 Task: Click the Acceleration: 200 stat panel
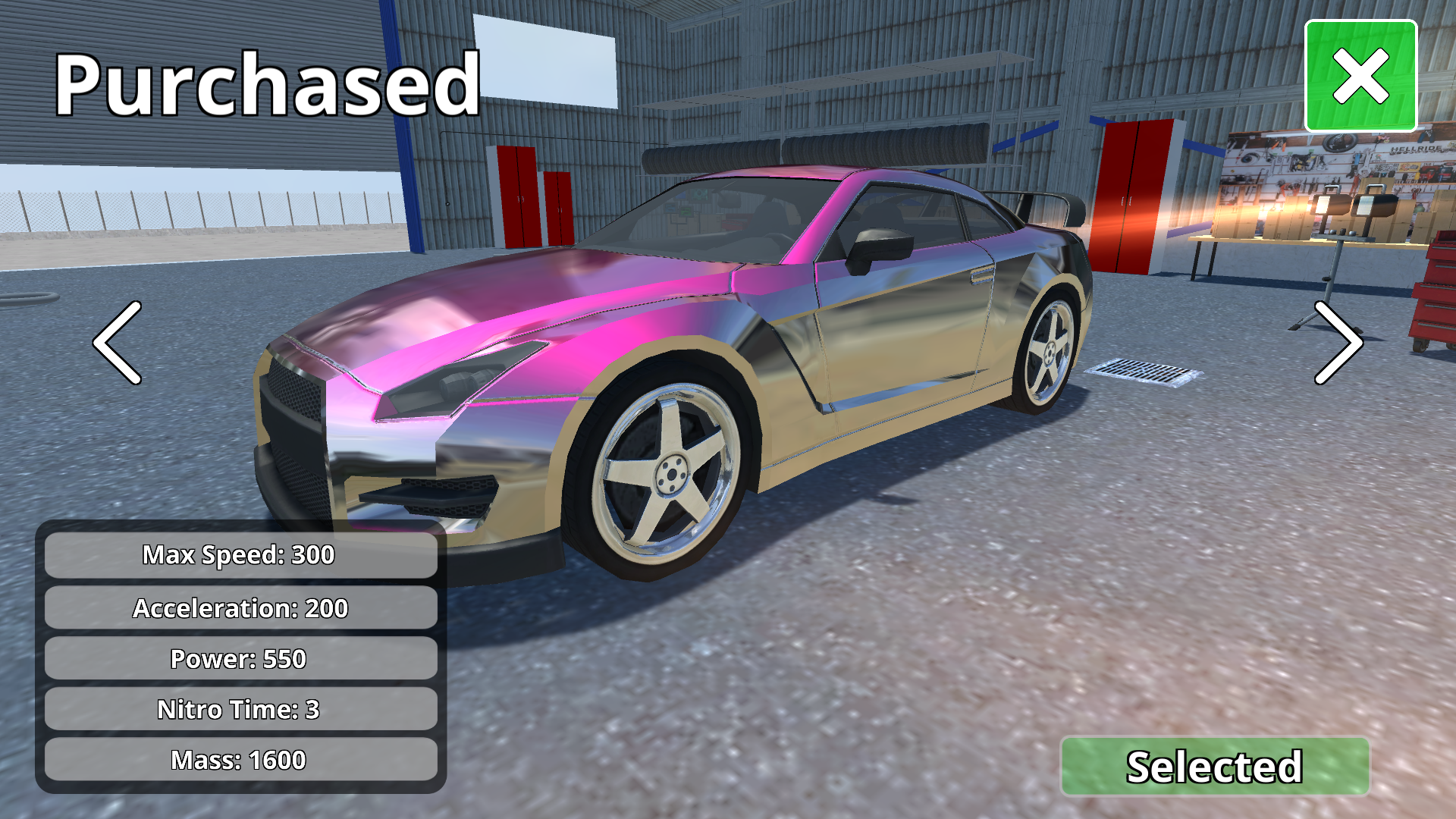(240, 607)
